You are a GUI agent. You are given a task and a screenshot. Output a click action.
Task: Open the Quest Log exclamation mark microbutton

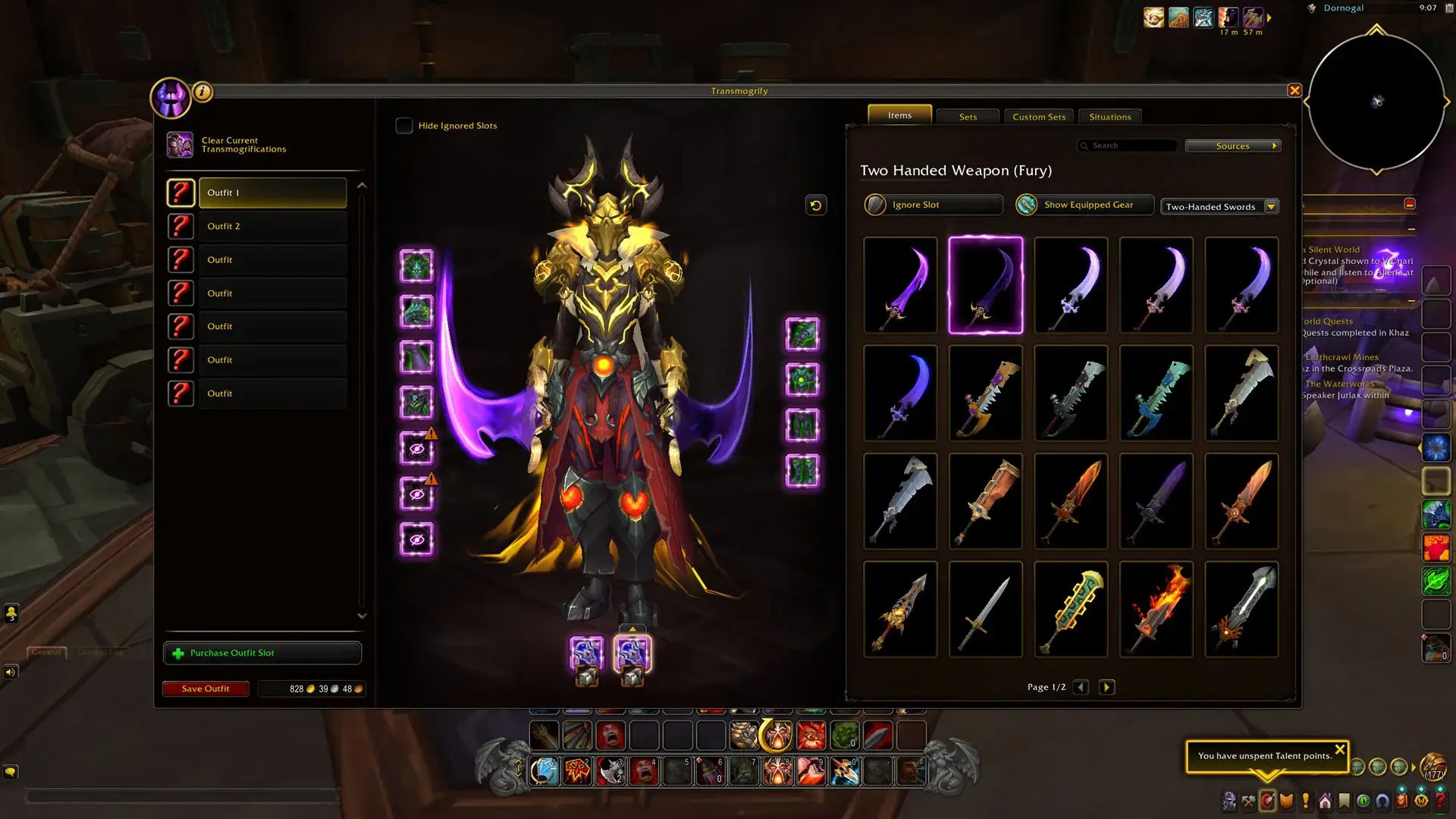[1306, 799]
